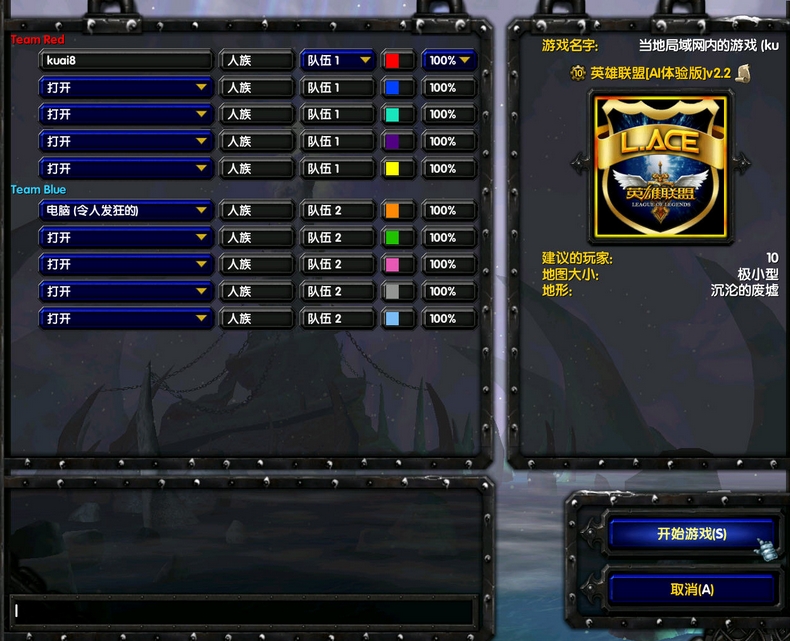The width and height of the screenshot is (790, 641).
Task: Pick the blue color swatch
Action: (392, 88)
